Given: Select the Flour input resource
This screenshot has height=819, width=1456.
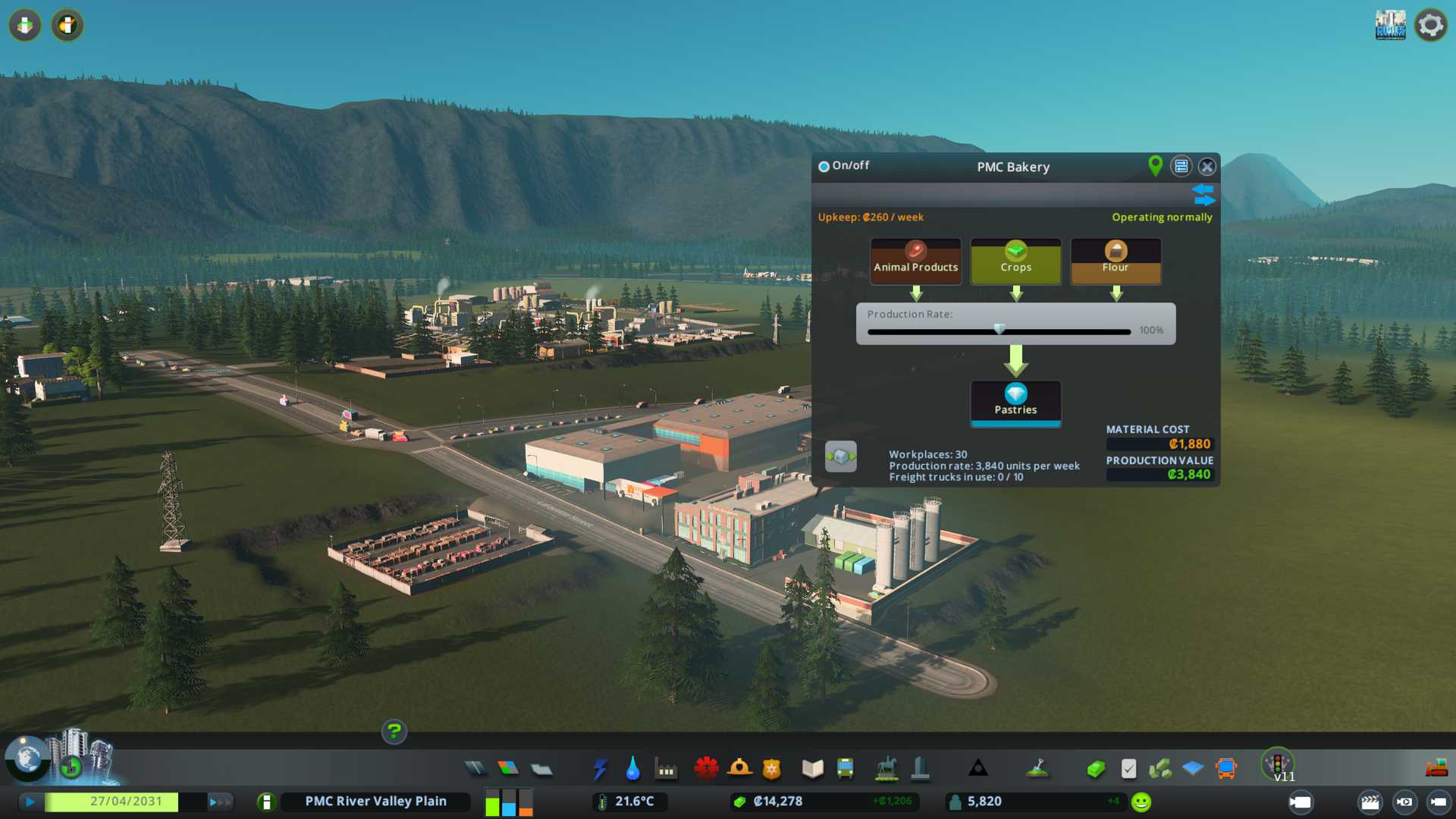Looking at the screenshot, I should pyautogui.click(x=1116, y=261).
